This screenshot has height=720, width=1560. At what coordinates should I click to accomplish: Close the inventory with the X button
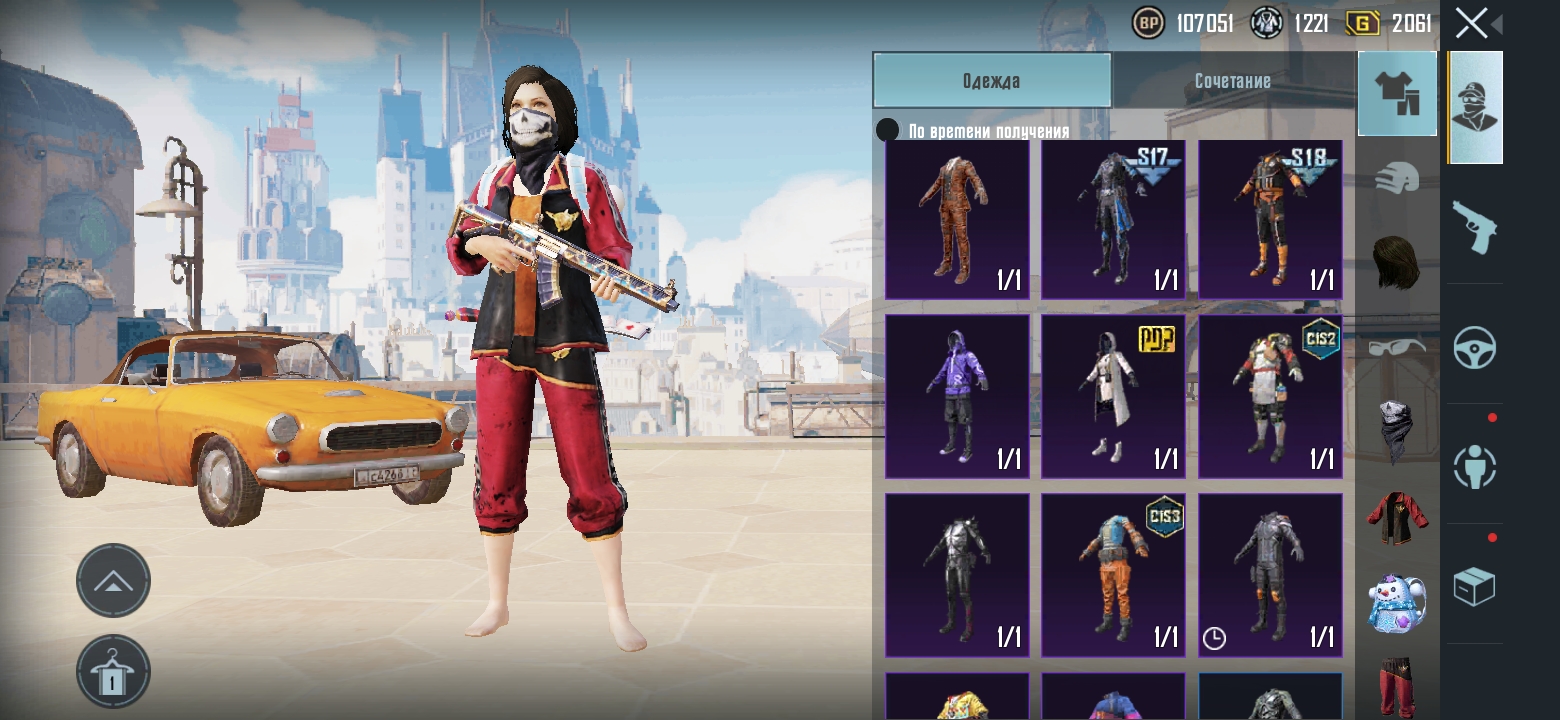pos(1471,22)
